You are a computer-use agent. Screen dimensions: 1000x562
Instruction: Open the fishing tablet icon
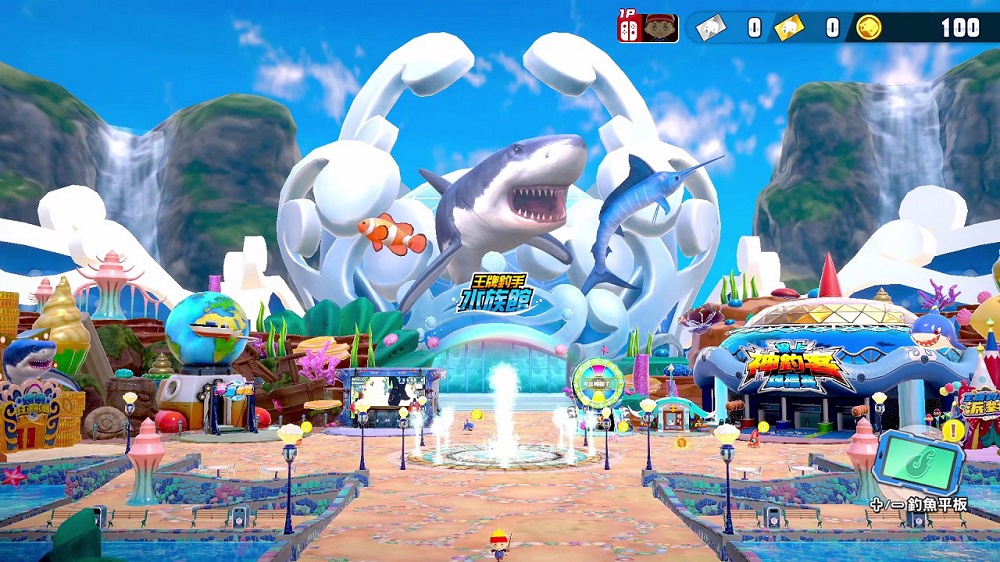(918, 460)
